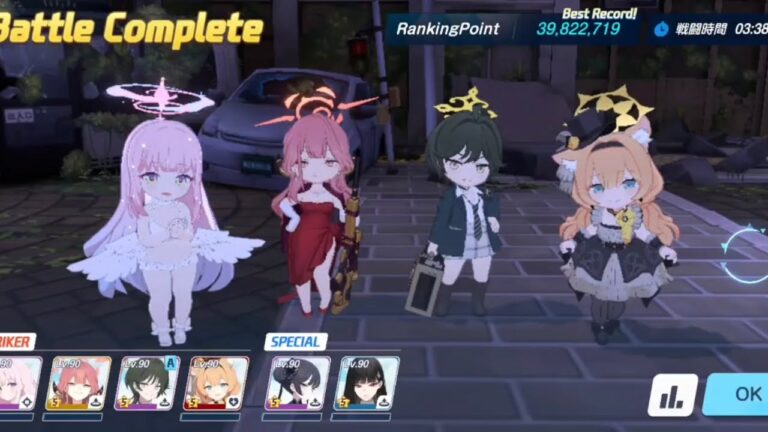Select the short black-haired special portrait
The height and width of the screenshot is (432, 768).
(x=298, y=384)
